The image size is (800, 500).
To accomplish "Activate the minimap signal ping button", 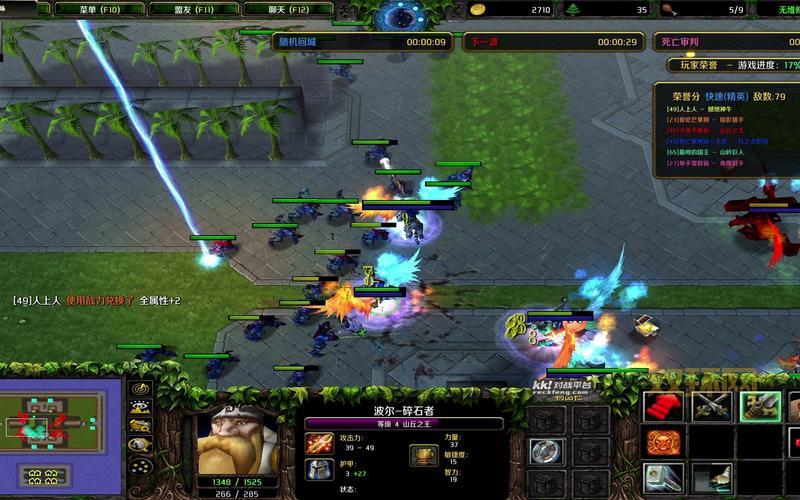I will [x=140, y=388].
